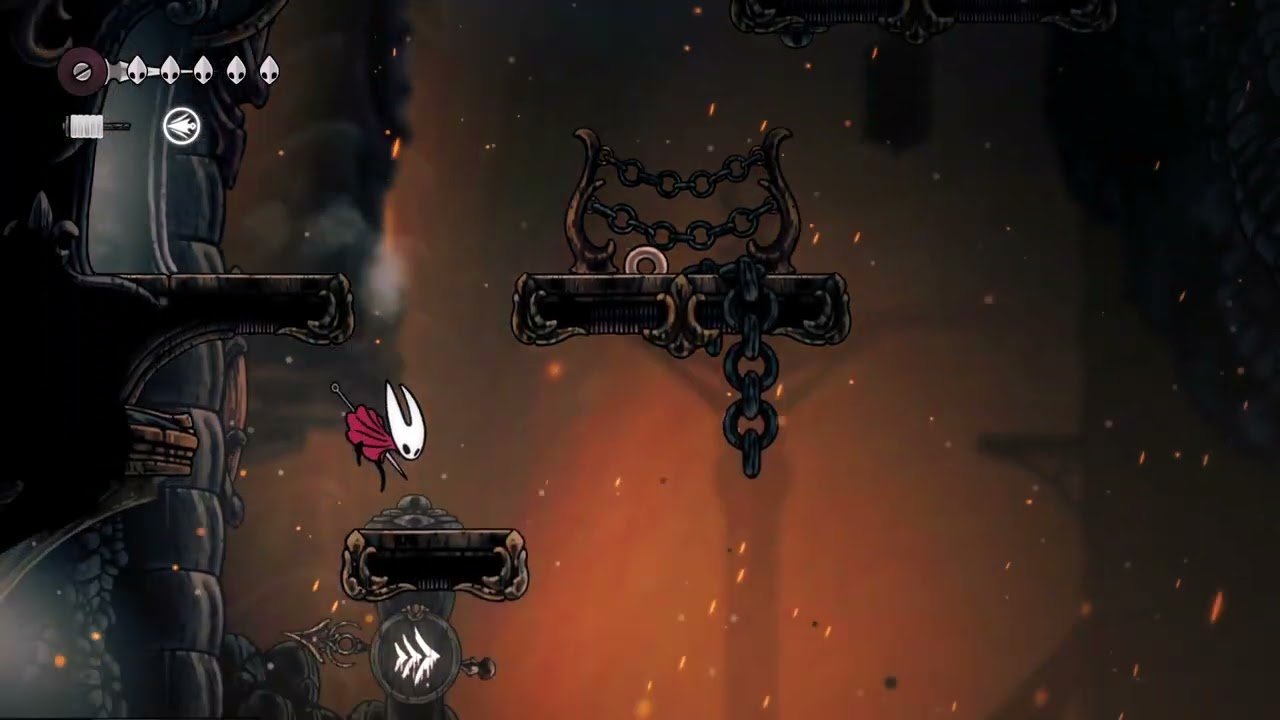The image size is (1280, 720).
Task: Click the pale ring hanging on the chains
Action: 645,259
